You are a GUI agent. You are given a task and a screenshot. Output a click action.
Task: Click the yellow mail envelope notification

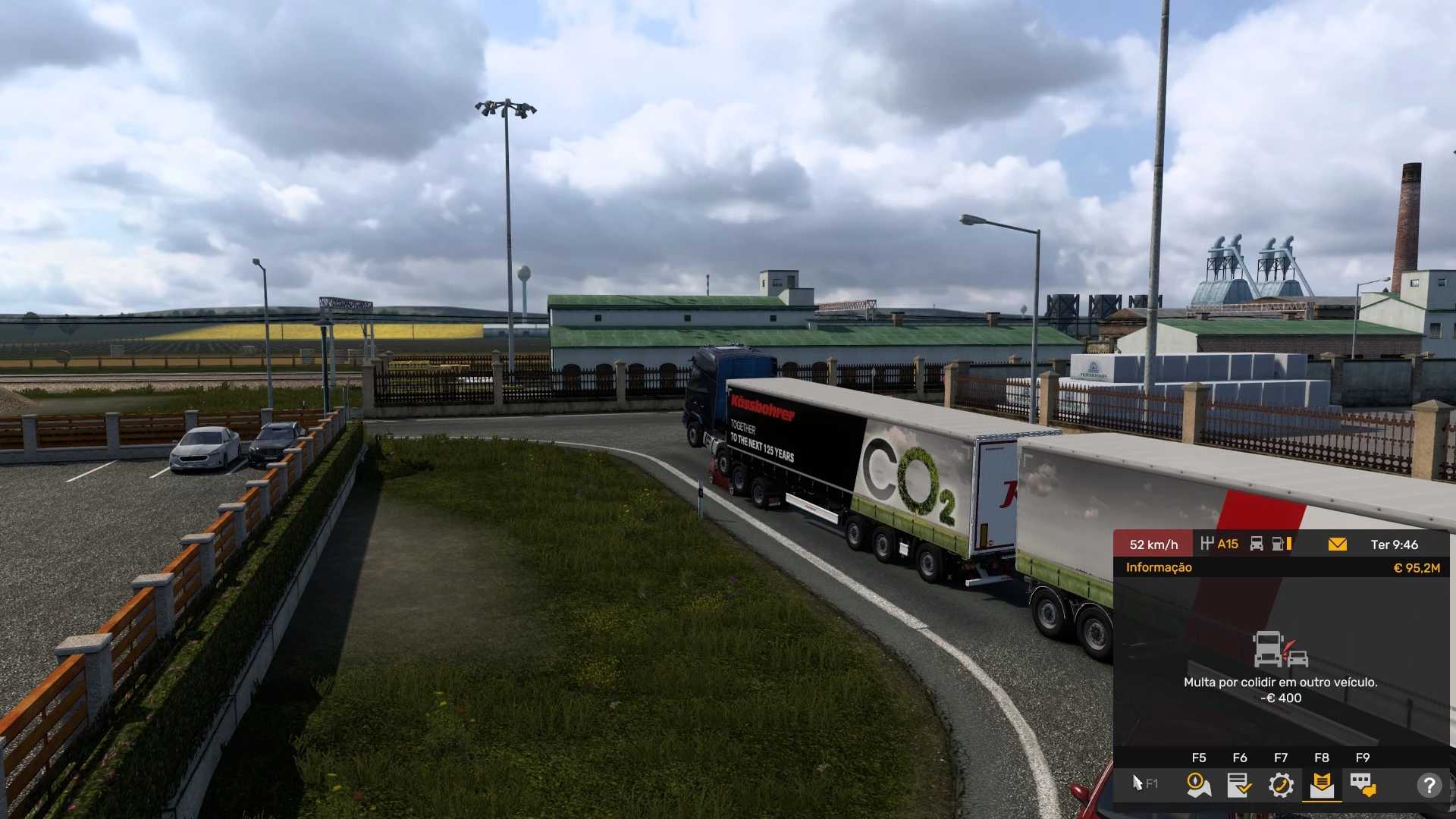pyautogui.click(x=1338, y=544)
